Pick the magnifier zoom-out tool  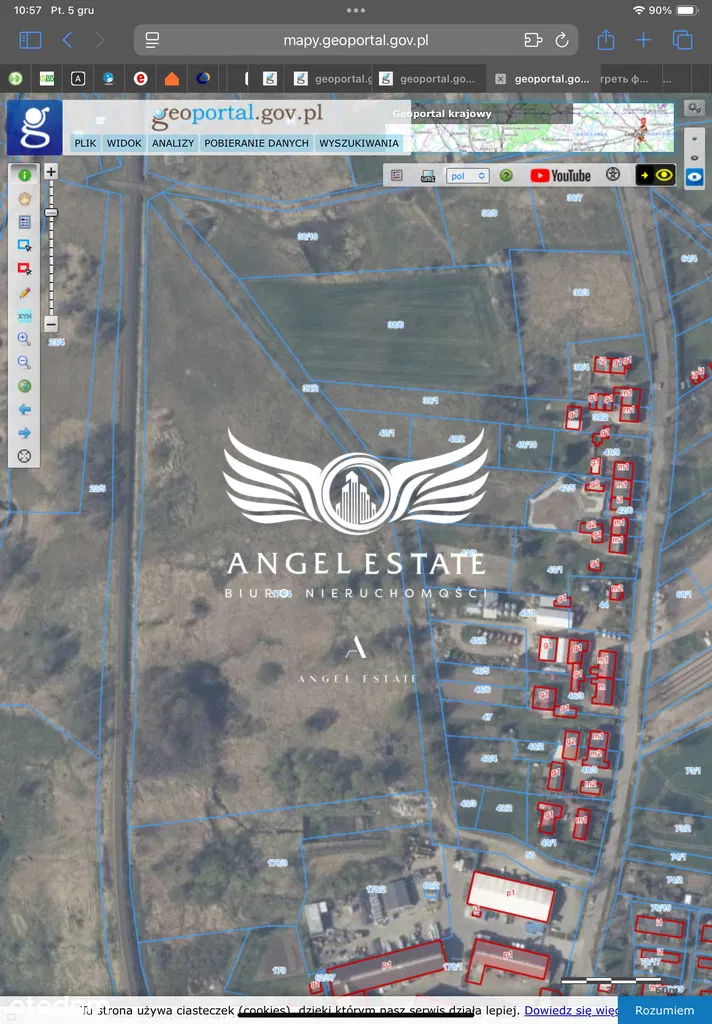(x=25, y=363)
